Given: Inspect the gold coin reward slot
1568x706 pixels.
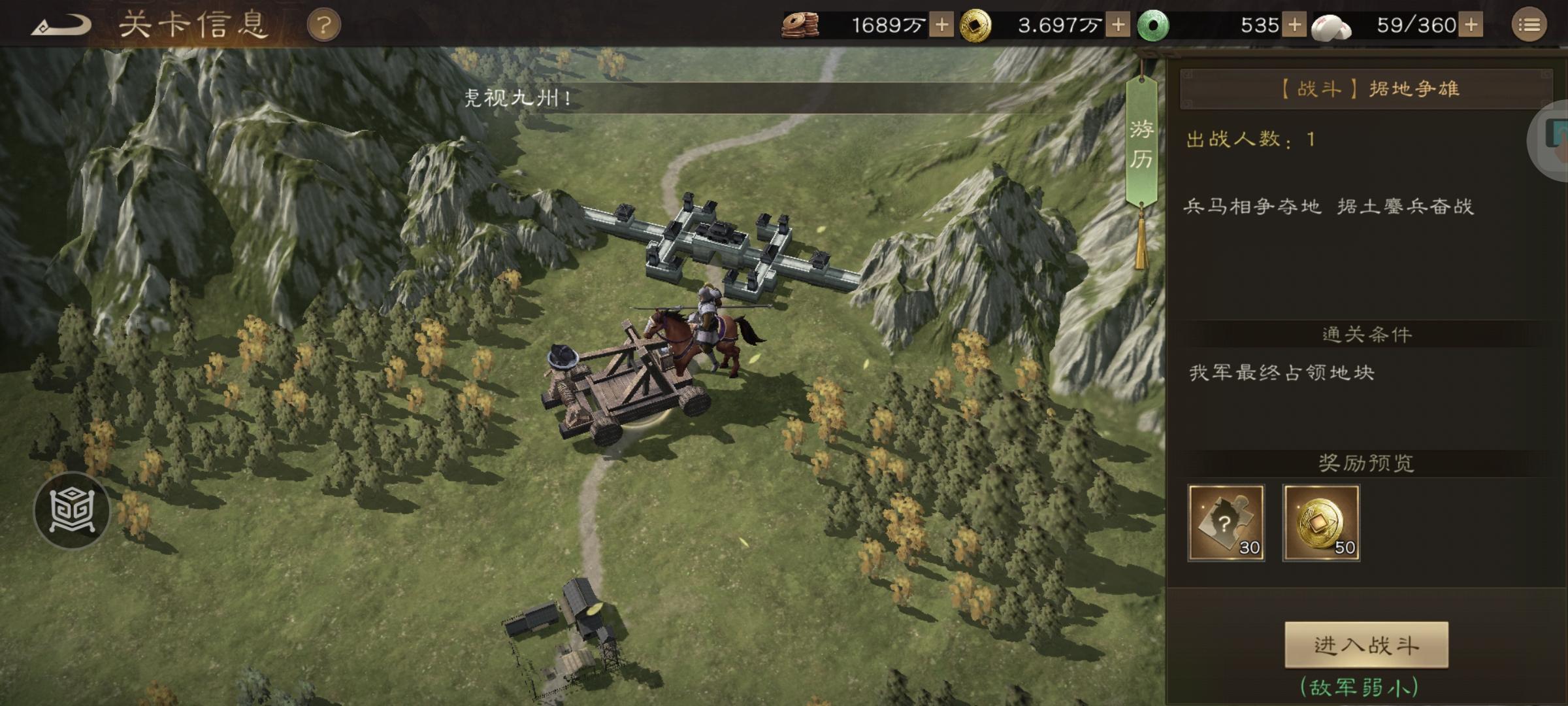Looking at the screenshot, I should [1321, 522].
